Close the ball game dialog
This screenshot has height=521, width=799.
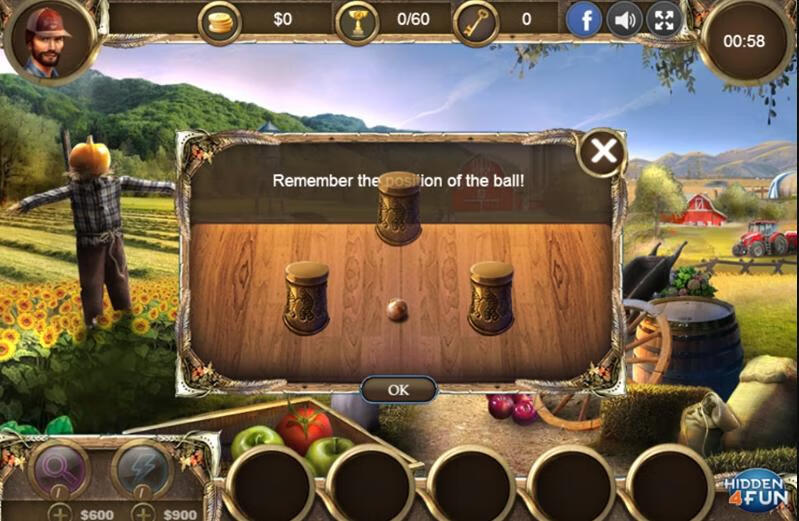point(602,153)
